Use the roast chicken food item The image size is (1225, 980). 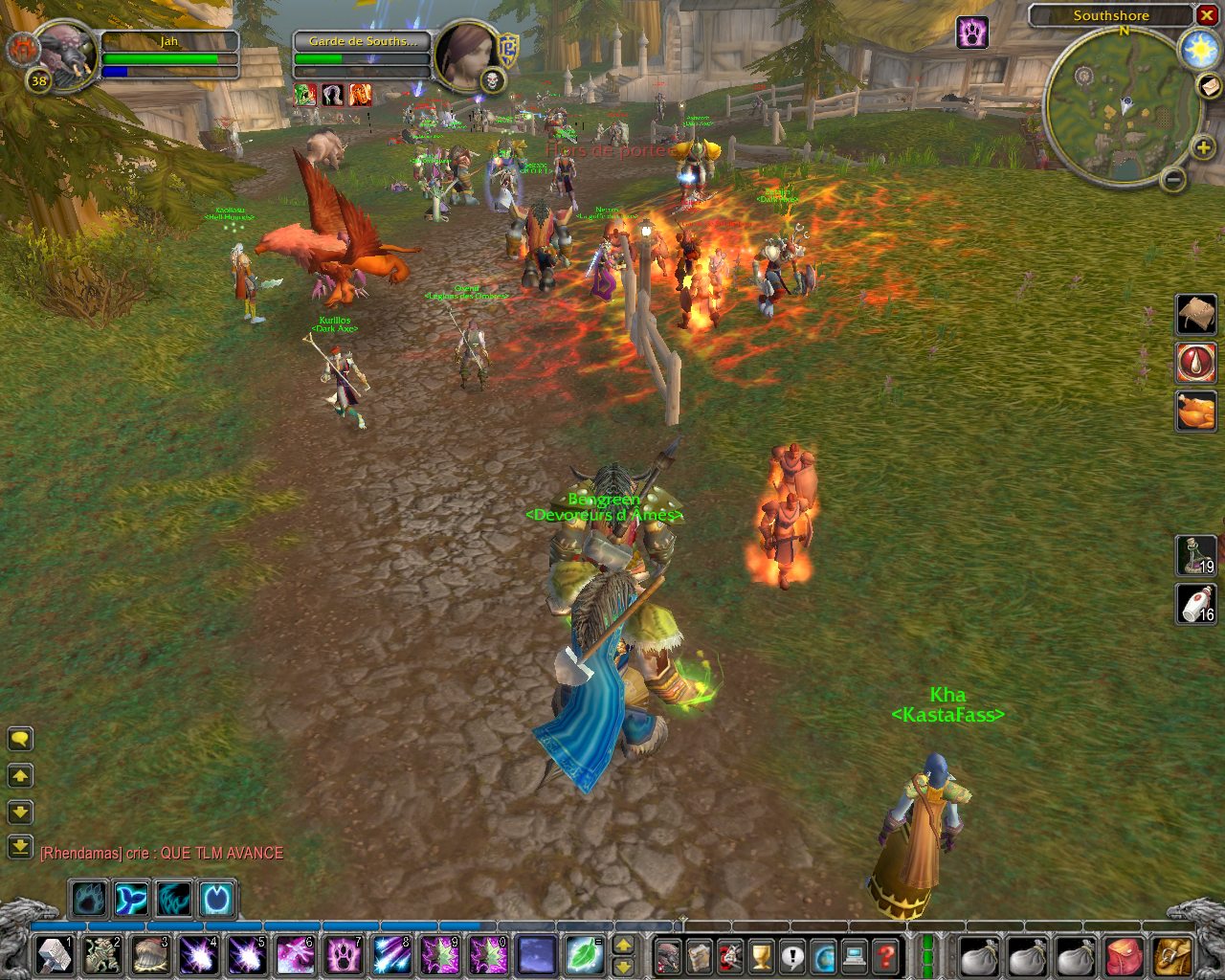pyautogui.click(x=1195, y=411)
